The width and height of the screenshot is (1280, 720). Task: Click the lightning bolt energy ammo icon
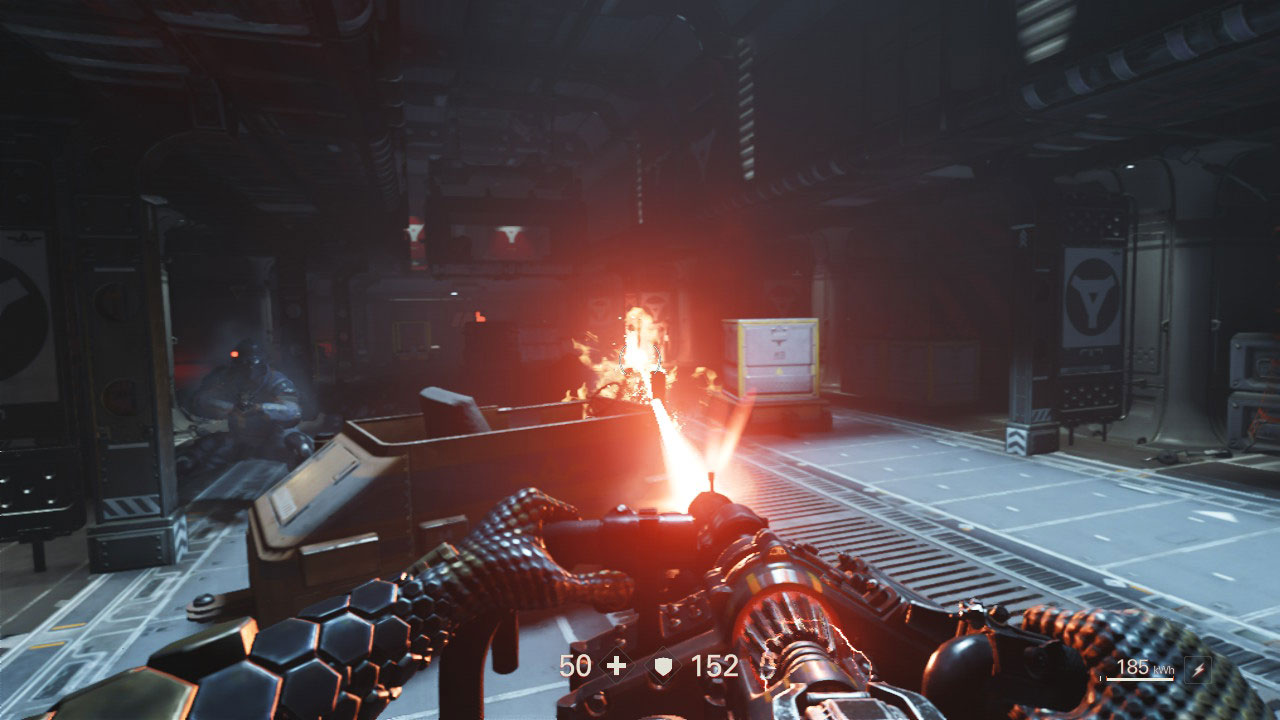point(1196,670)
